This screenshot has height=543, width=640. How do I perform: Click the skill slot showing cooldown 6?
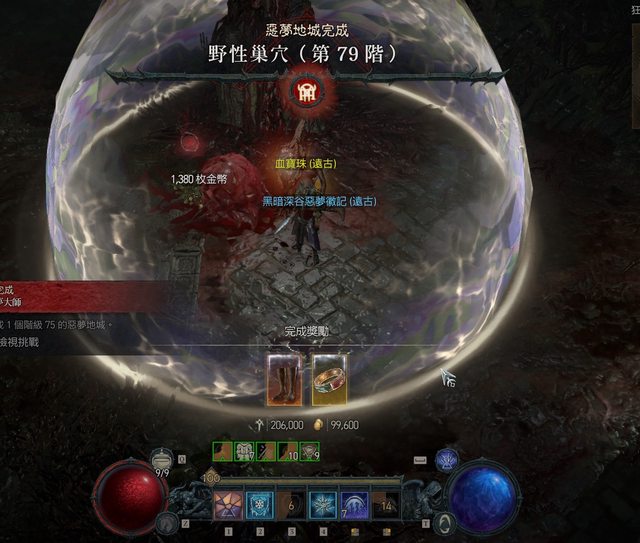tap(290, 505)
